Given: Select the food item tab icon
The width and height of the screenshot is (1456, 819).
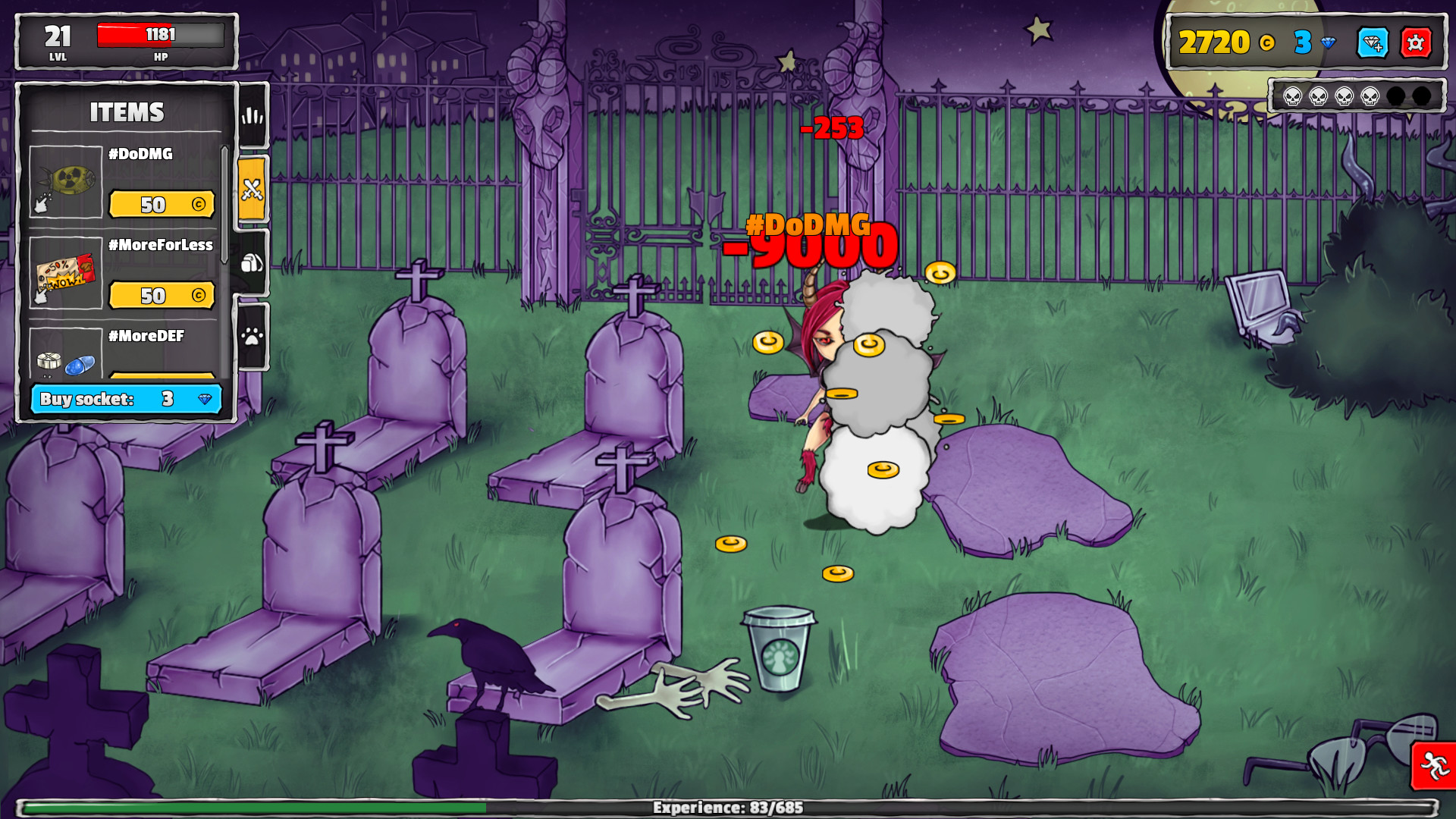Looking at the screenshot, I should tap(253, 262).
